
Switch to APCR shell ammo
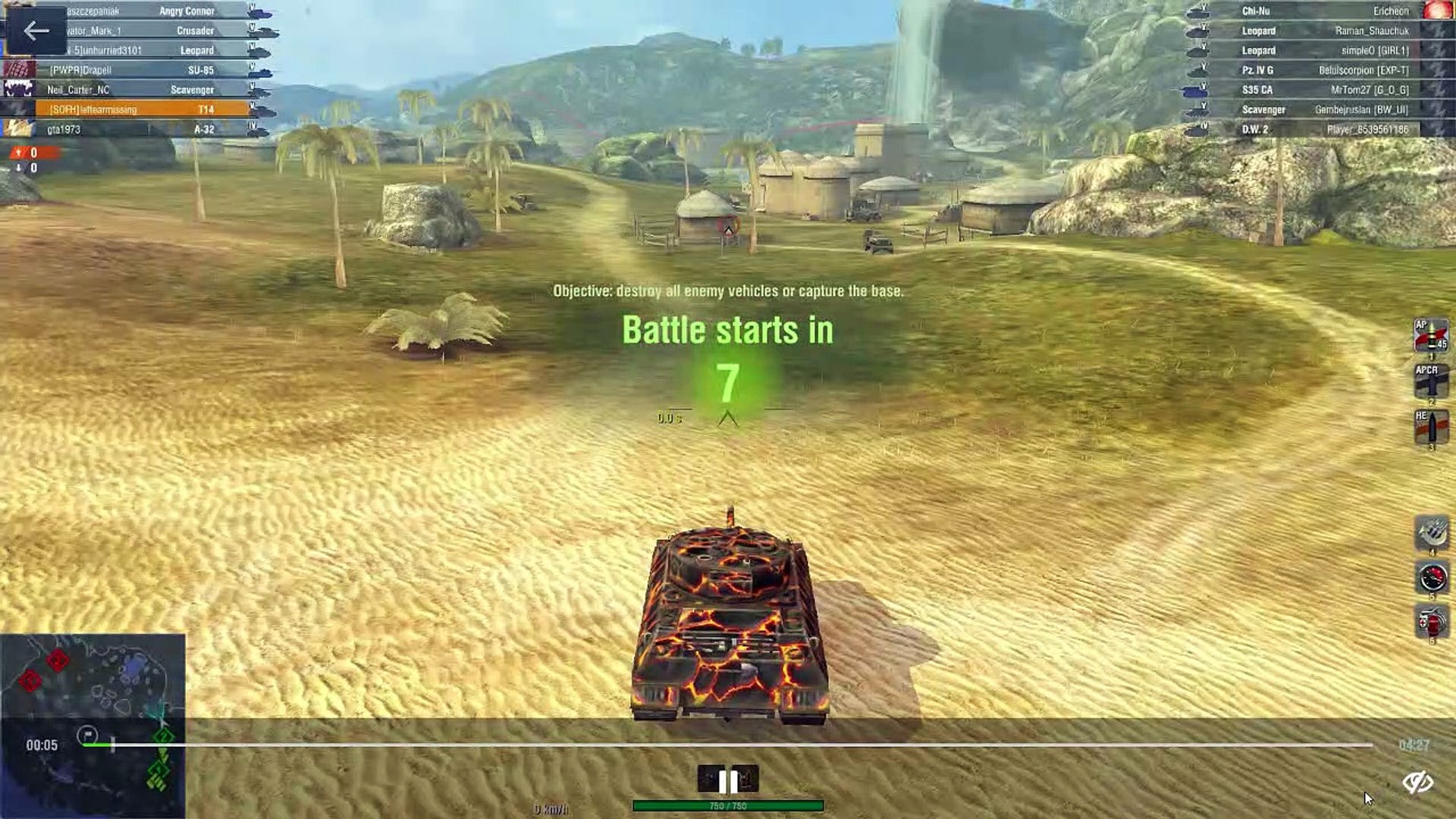(x=1431, y=381)
